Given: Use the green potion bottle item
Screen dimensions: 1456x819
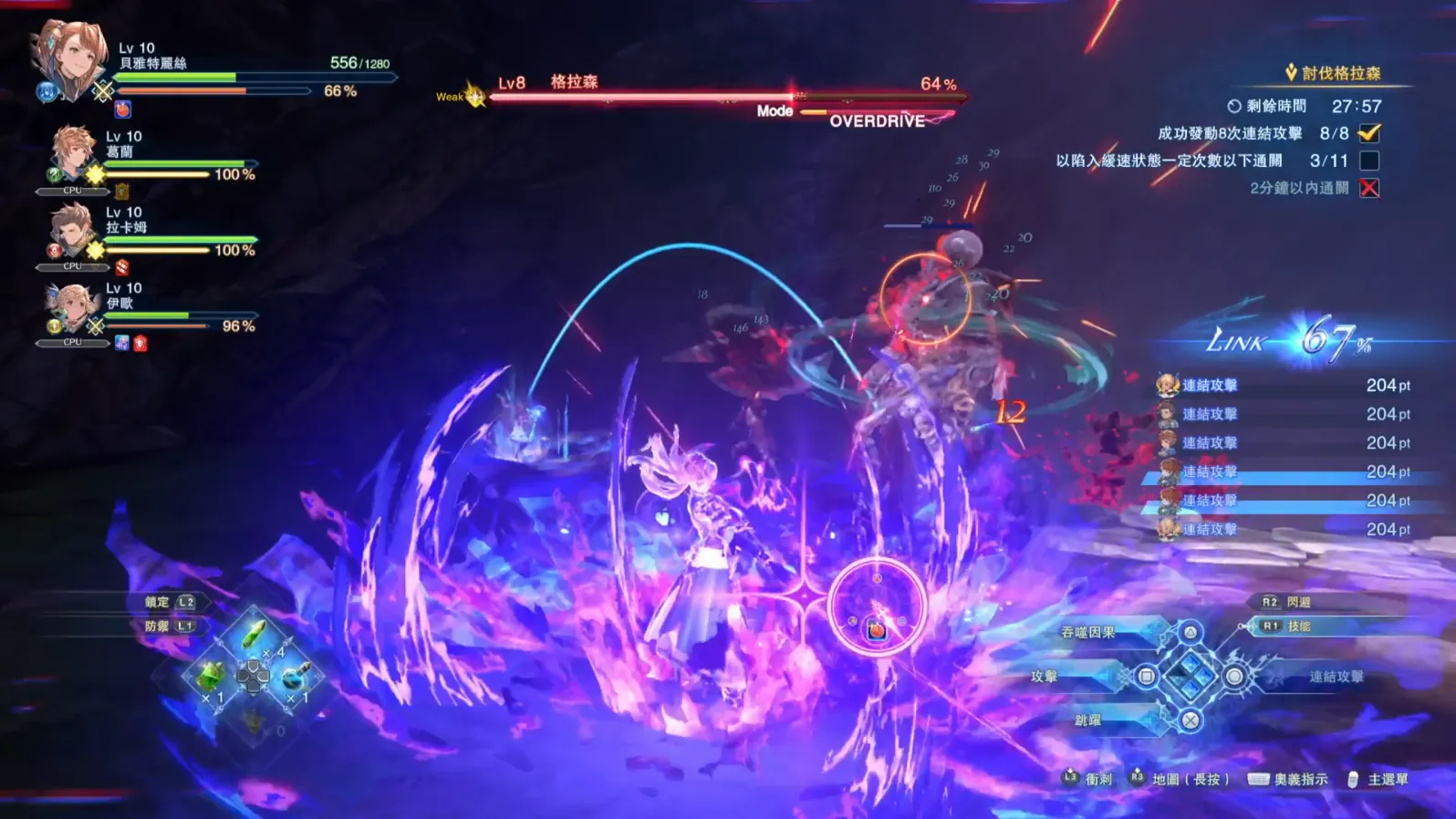Looking at the screenshot, I should (x=212, y=676).
